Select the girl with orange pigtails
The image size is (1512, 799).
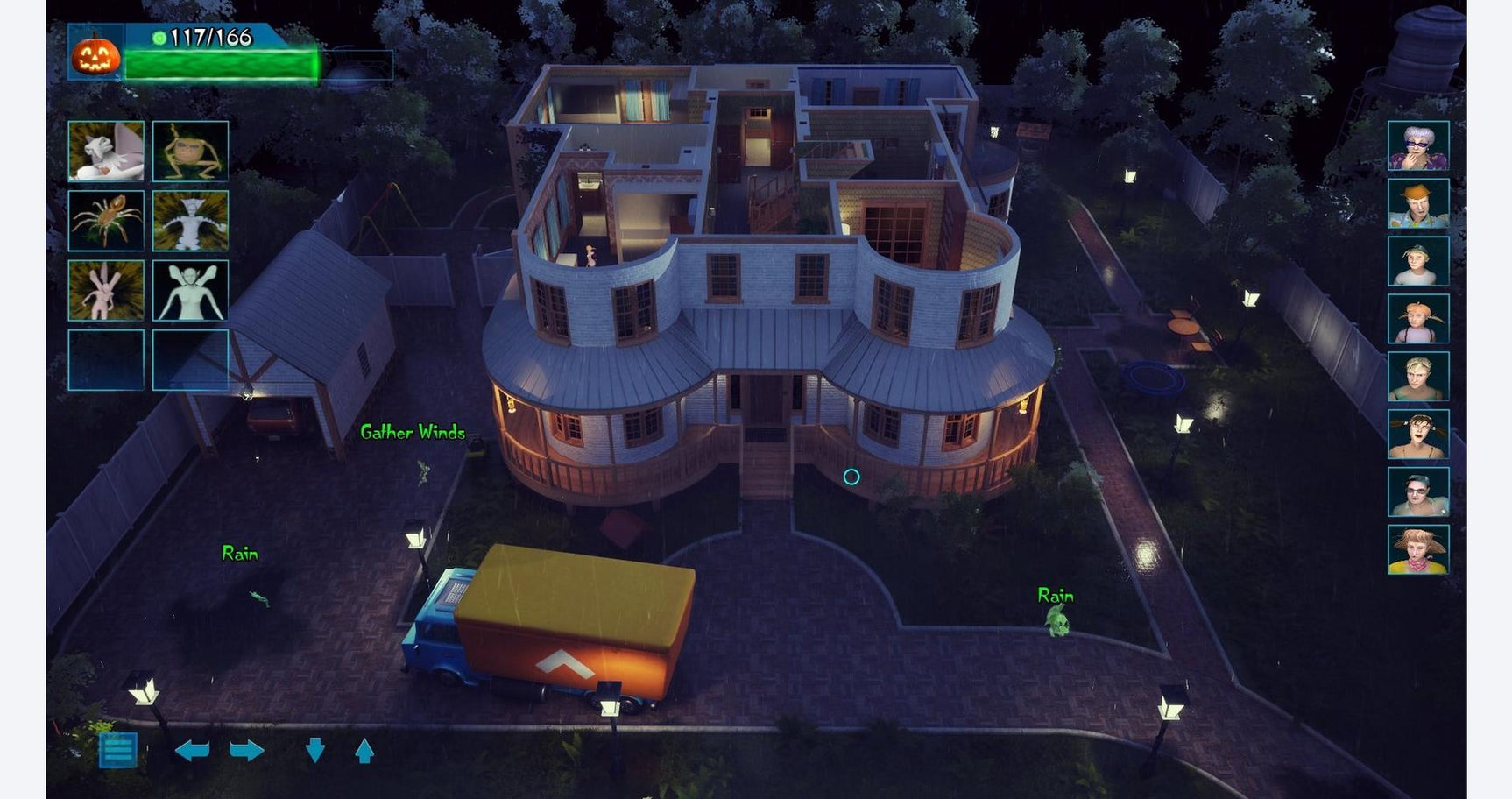click(1418, 319)
